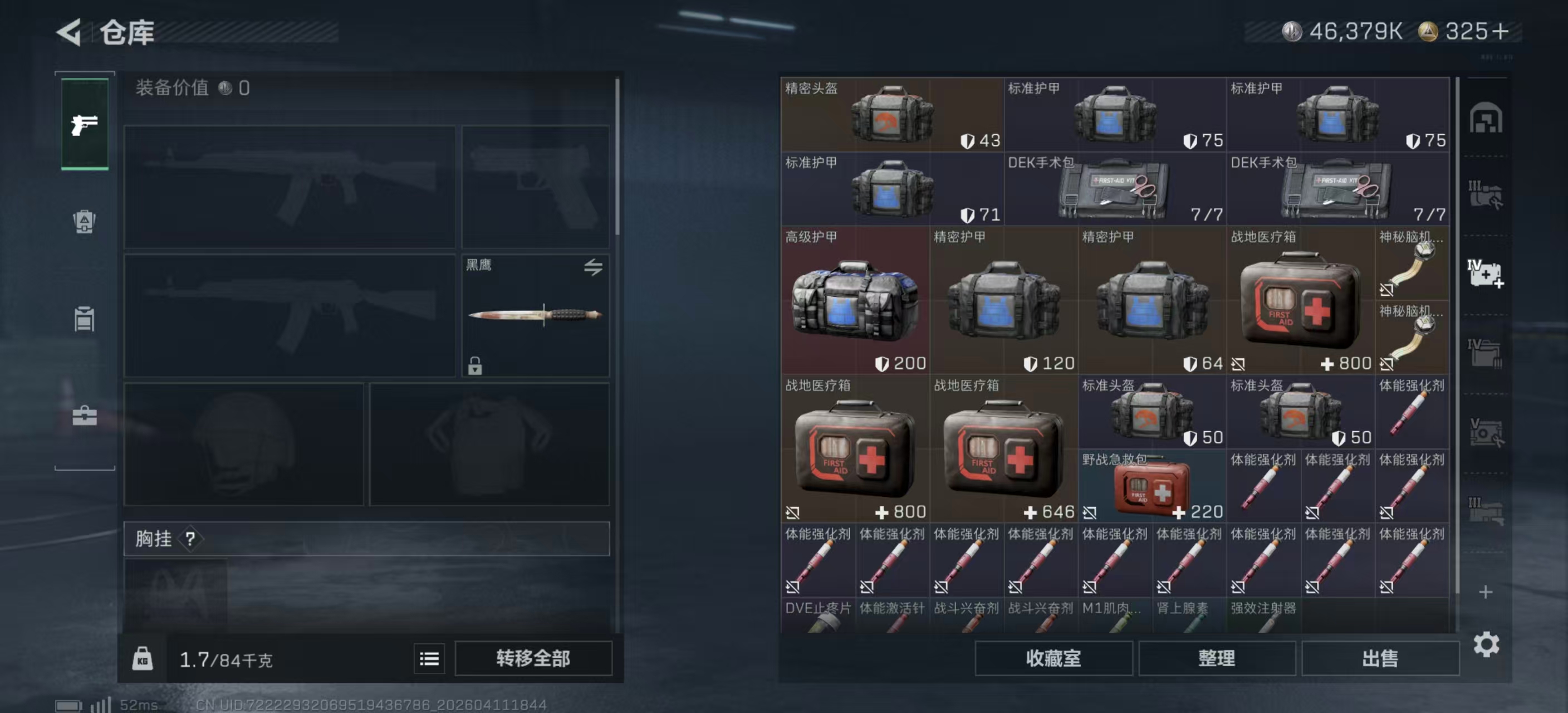Add a storage box with the plus icon

1485,592
